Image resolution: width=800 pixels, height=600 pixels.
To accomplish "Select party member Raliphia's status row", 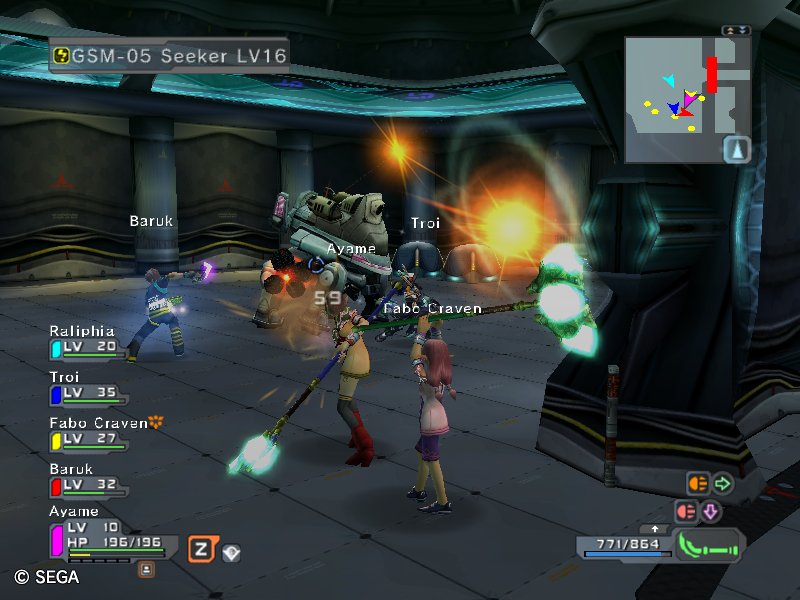I will (x=88, y=341).
